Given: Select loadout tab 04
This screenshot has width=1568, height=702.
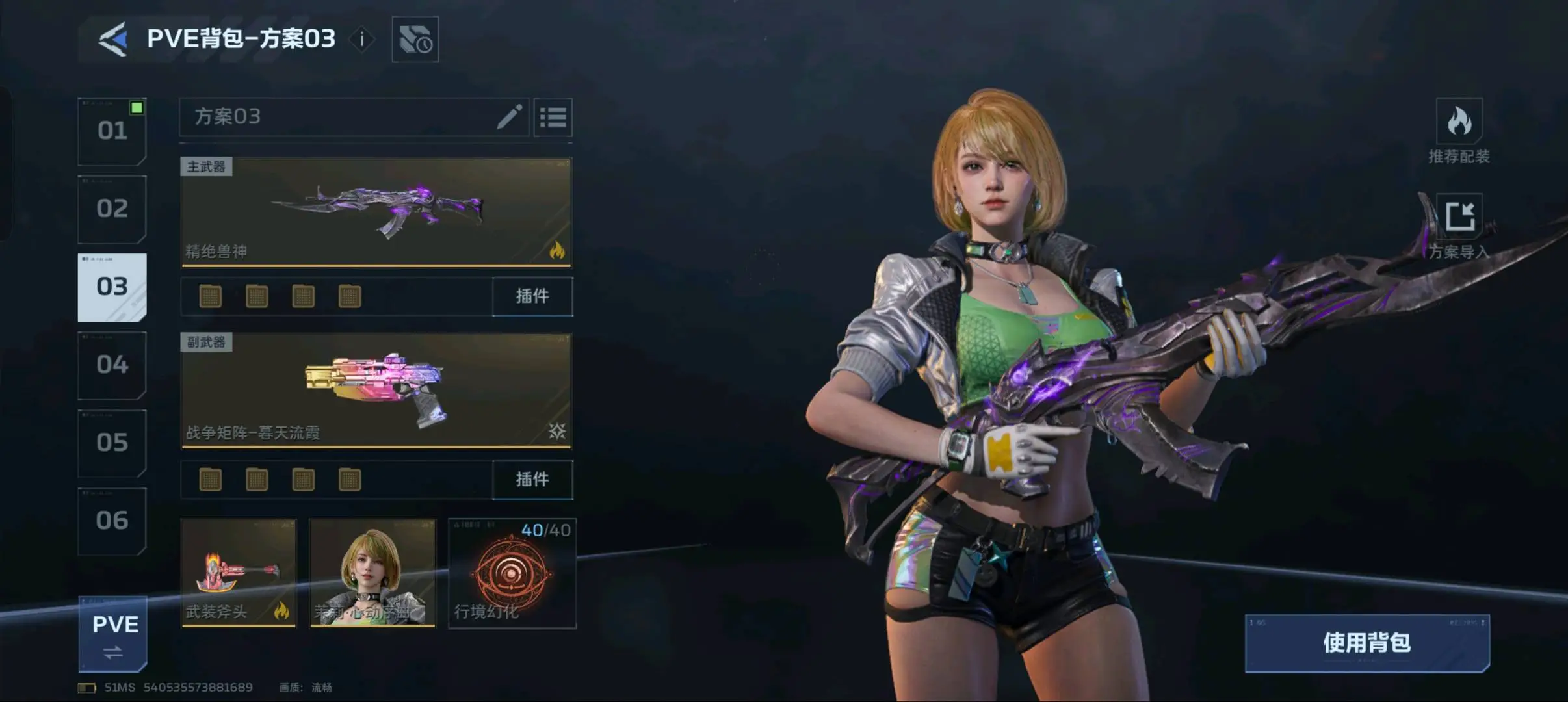Looking at the screenshot, I should tap(112, 365).
